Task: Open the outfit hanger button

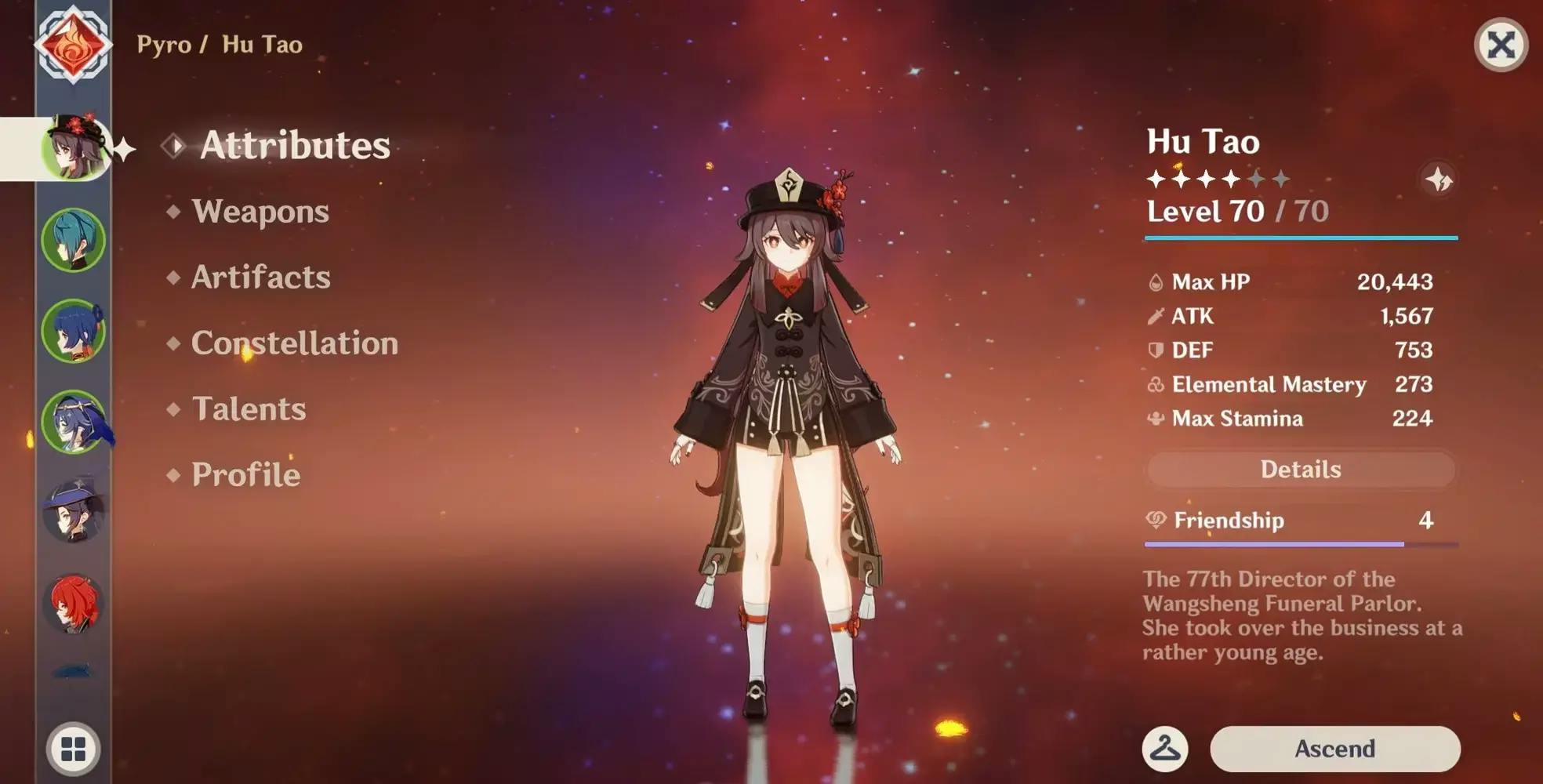Action: 1165,749
